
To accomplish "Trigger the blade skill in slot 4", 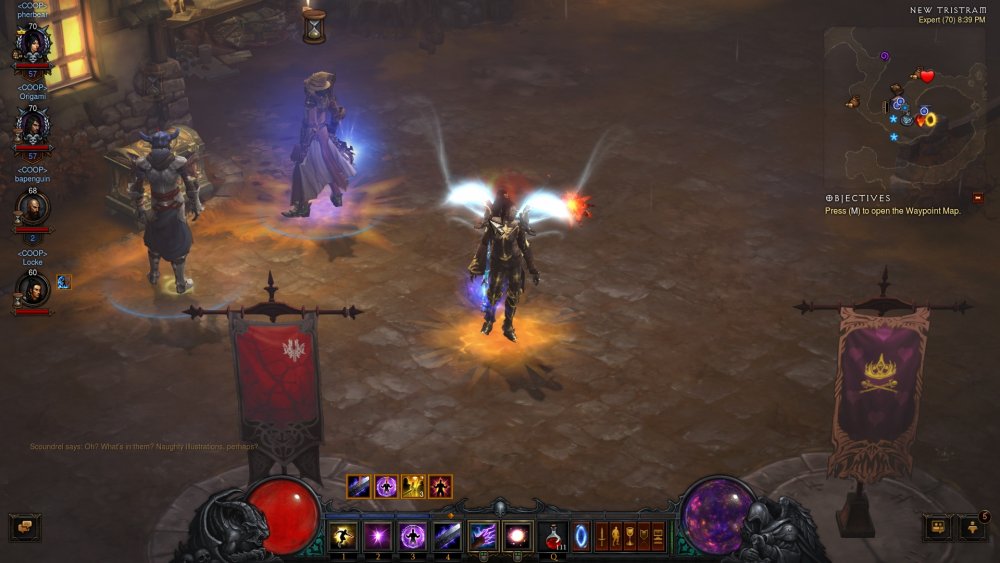I will (446, 535).
